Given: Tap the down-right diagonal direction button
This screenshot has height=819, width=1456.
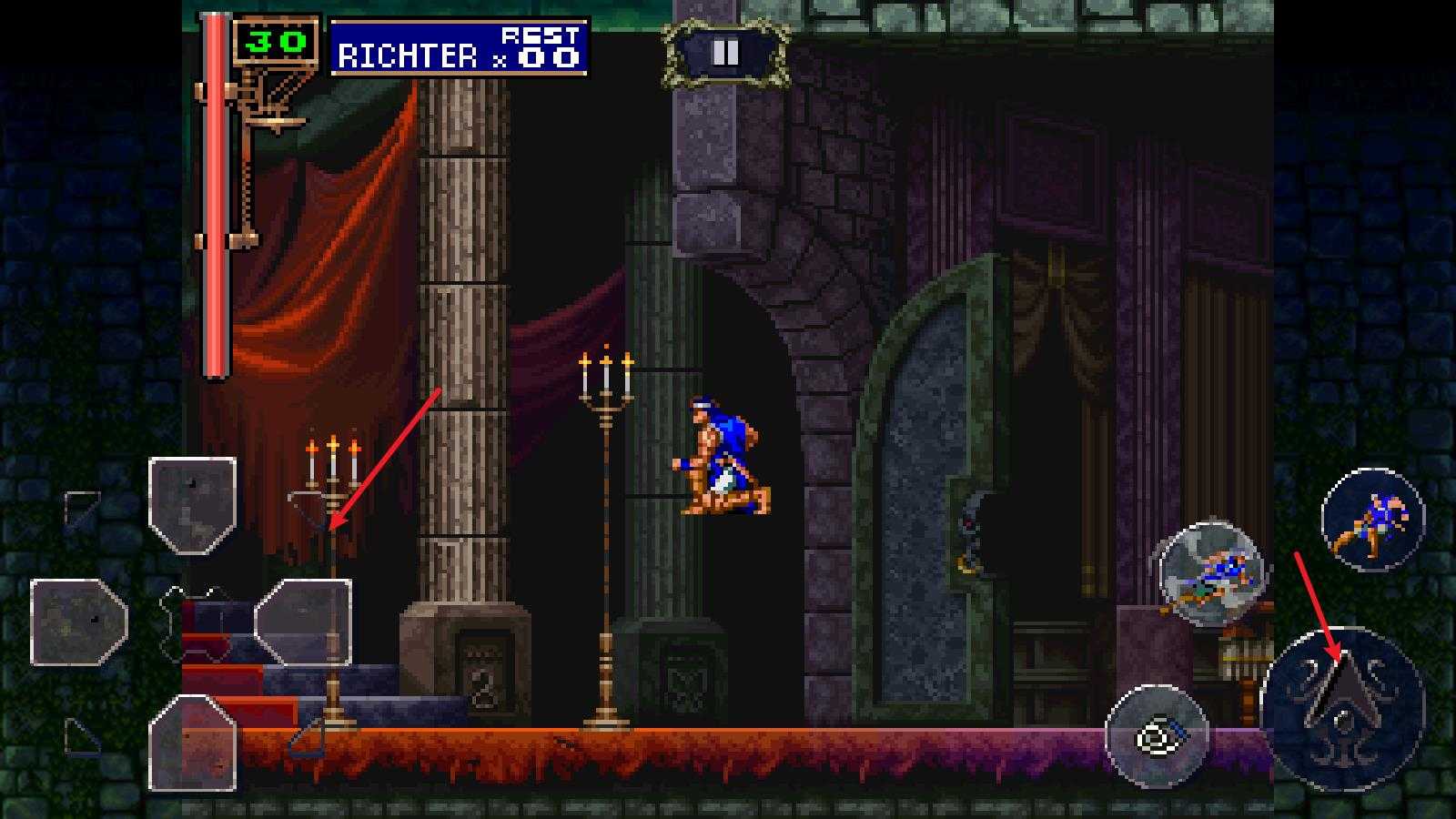Looking at the screenshot, I should tap(308, 738).
